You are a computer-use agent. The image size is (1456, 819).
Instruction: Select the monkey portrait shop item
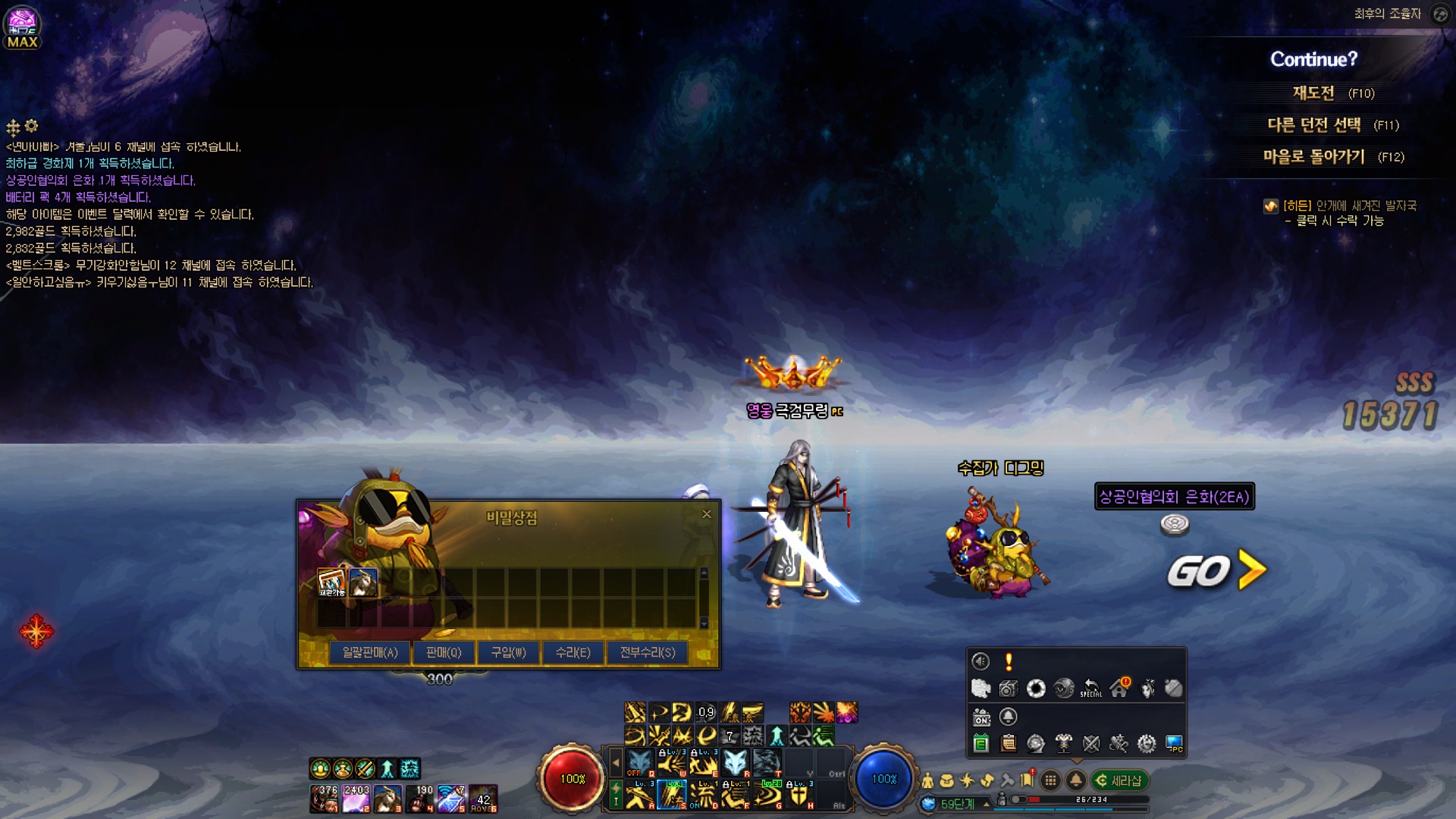pyautogui.click(x=363, y=582)
